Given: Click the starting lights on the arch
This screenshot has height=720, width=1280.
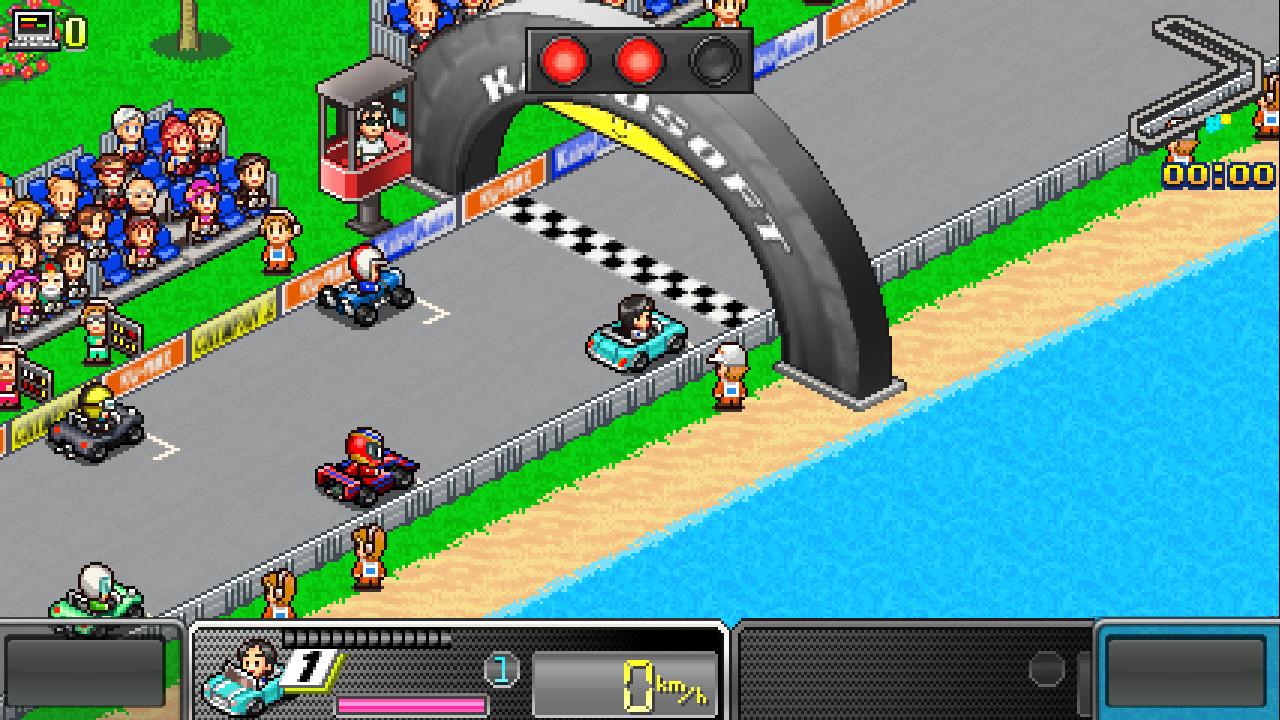Looking at the screenshot, I should [638, 62].
